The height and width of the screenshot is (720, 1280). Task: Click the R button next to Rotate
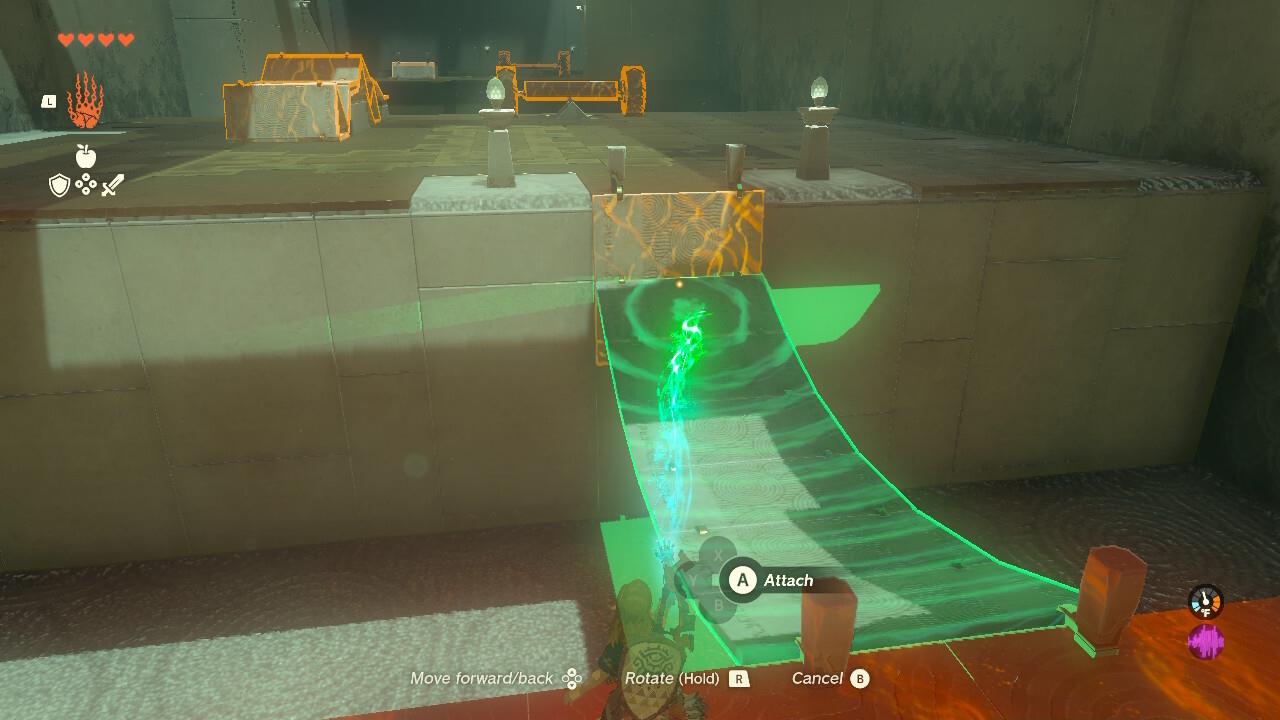739,678
